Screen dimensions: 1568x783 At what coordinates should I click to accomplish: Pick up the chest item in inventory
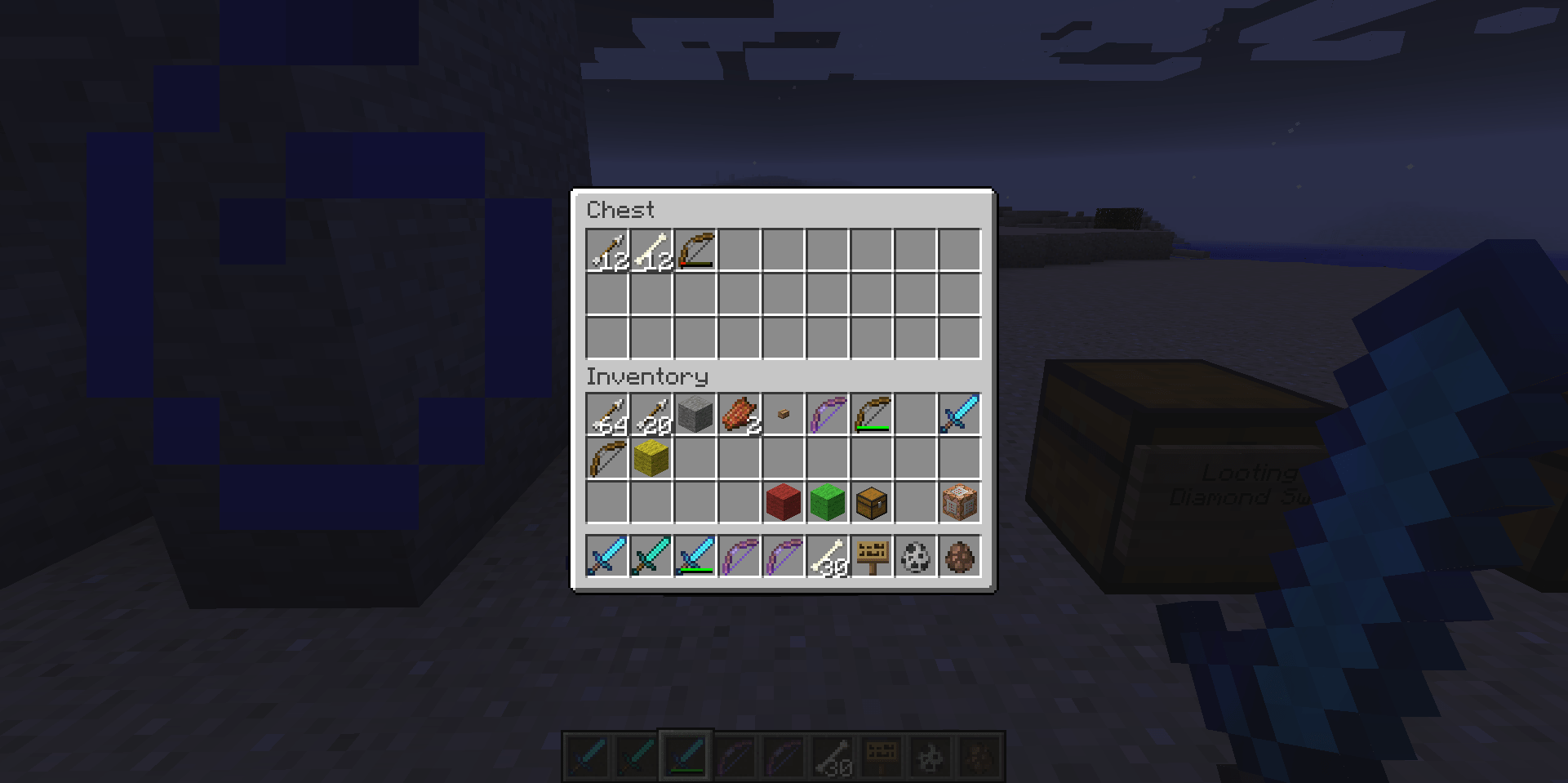coord(871,502)
